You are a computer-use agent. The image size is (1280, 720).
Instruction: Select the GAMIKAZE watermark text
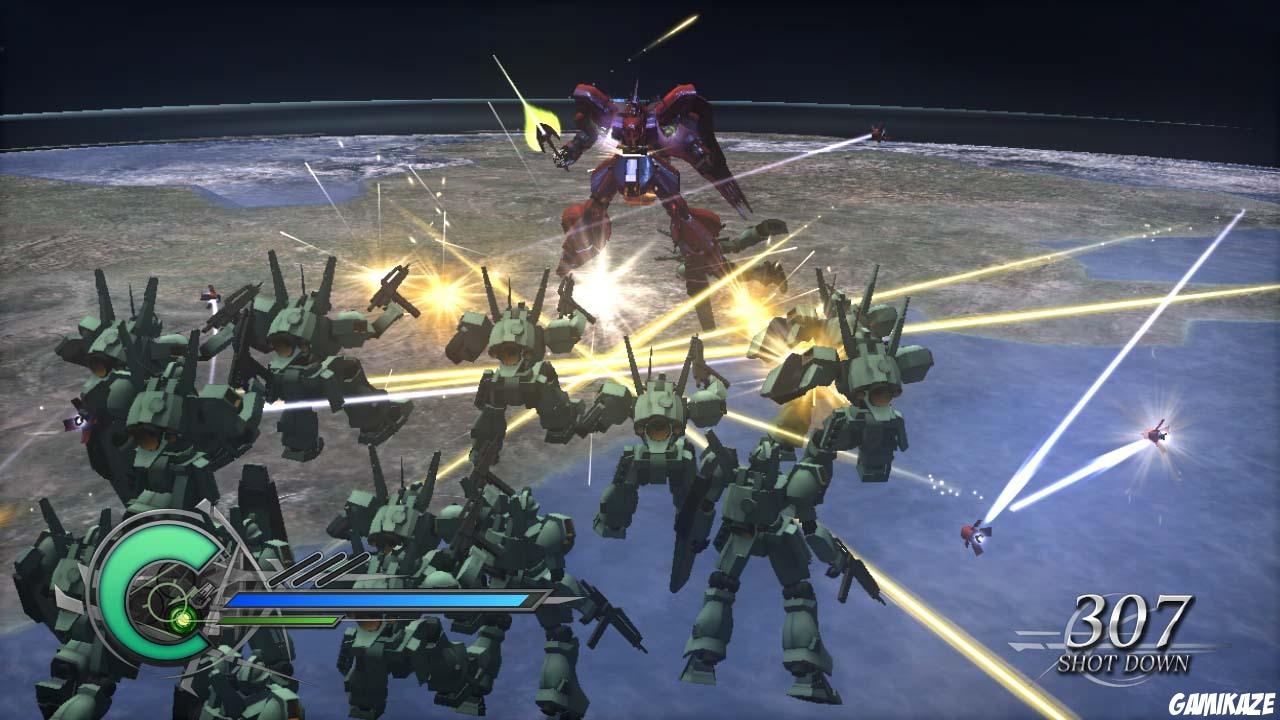coord(1221,702)
